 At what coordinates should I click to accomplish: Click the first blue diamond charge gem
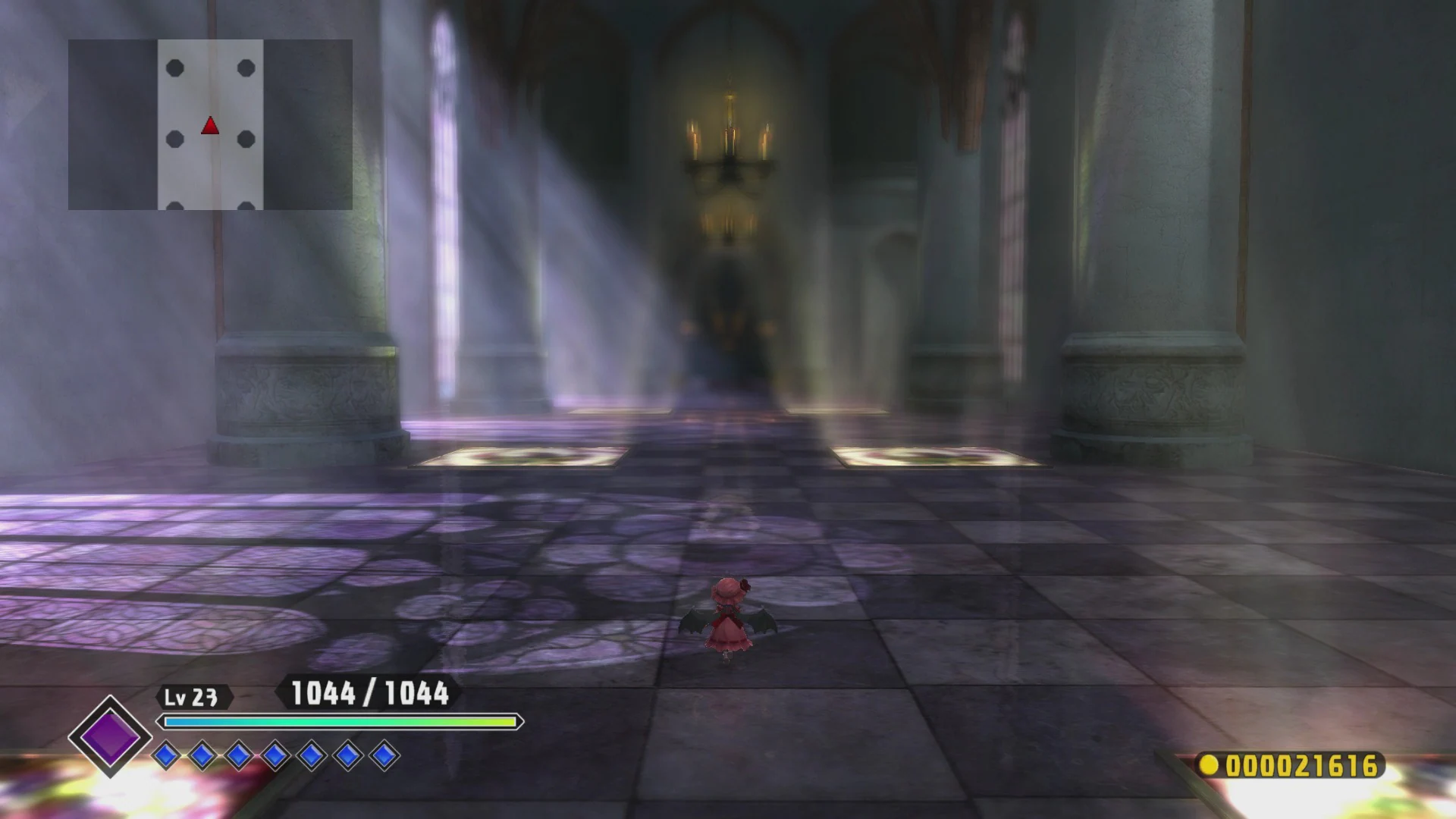tap(168, 756)
